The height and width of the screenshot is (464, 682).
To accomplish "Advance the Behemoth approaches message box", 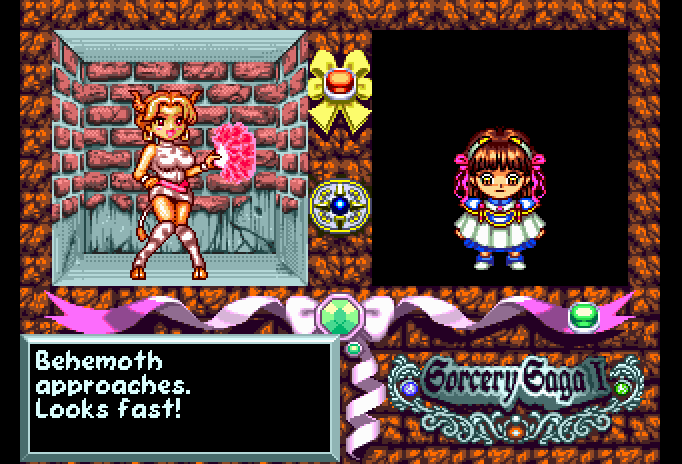I will tap(180, 394).
